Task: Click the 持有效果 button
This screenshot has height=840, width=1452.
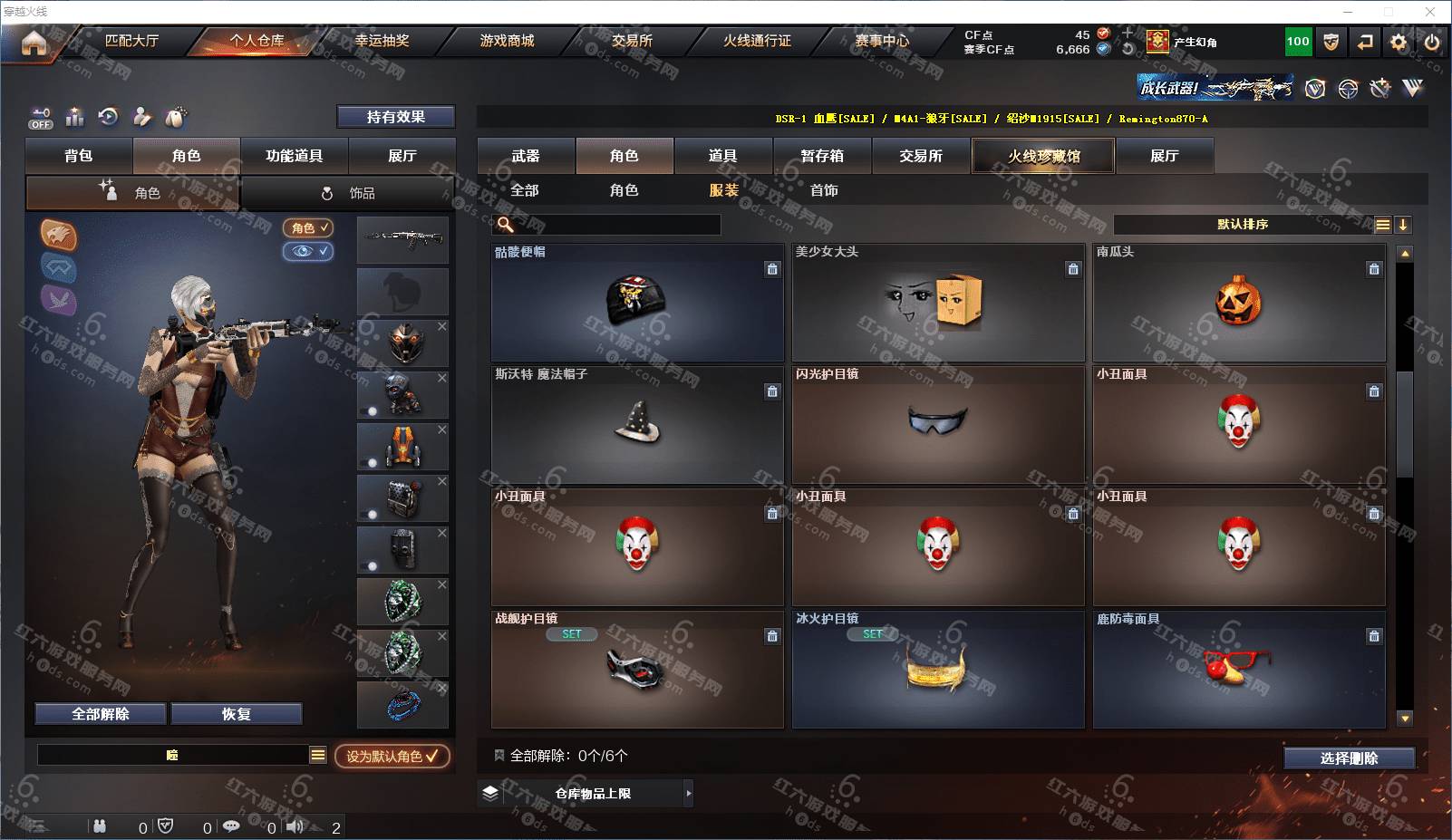Action: [x=396, y=117]
